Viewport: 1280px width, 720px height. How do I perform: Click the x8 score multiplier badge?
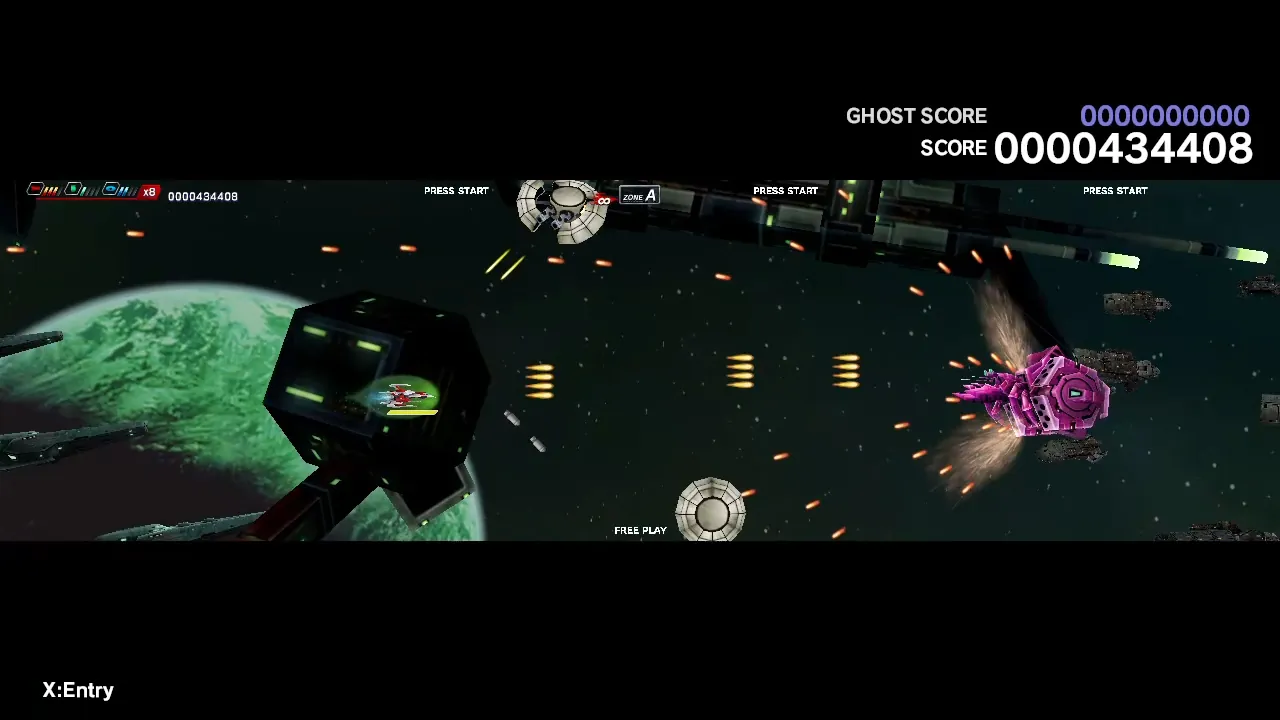click(148, 191)
